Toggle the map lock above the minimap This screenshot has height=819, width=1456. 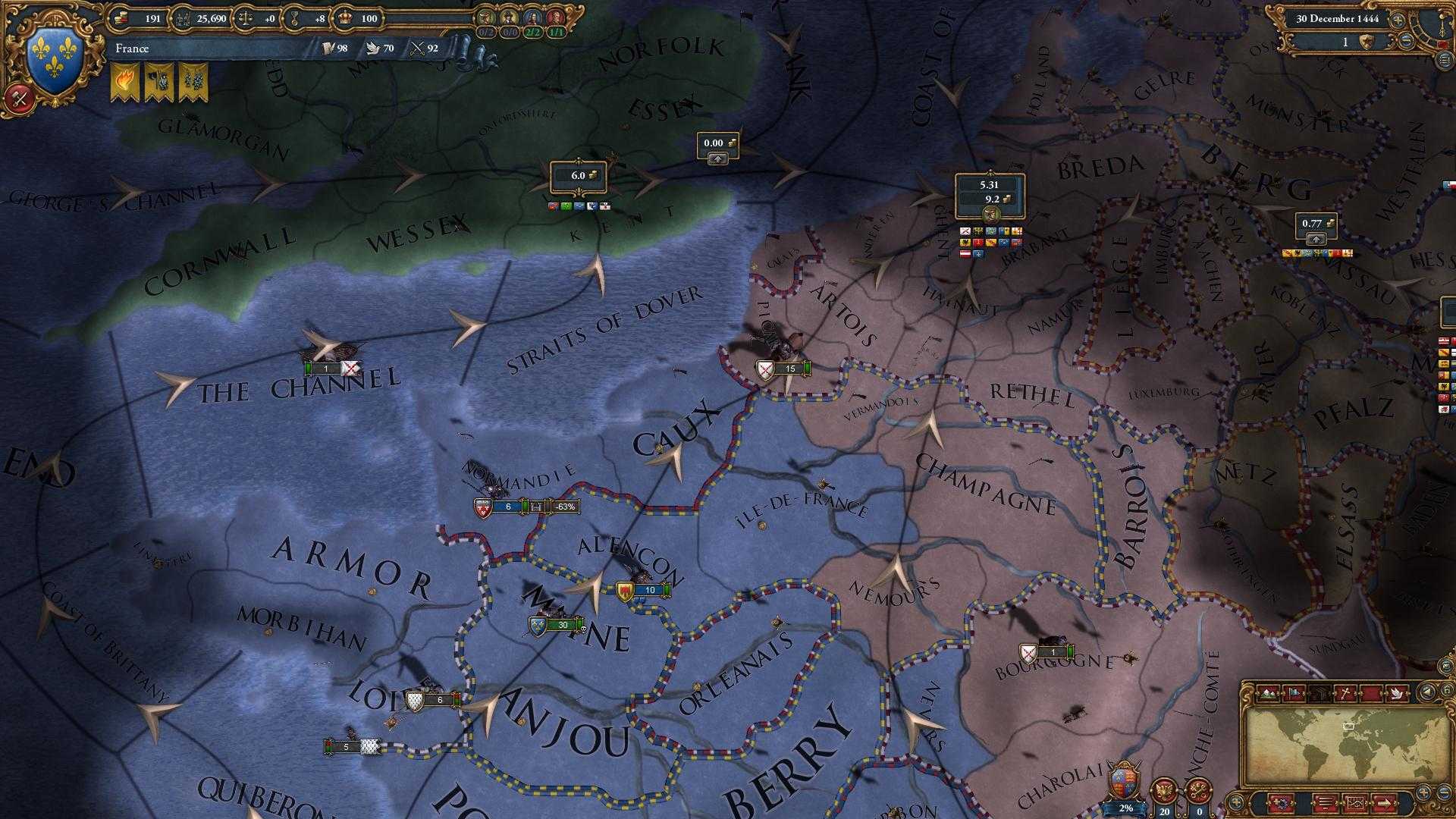tap(1446, 688)
